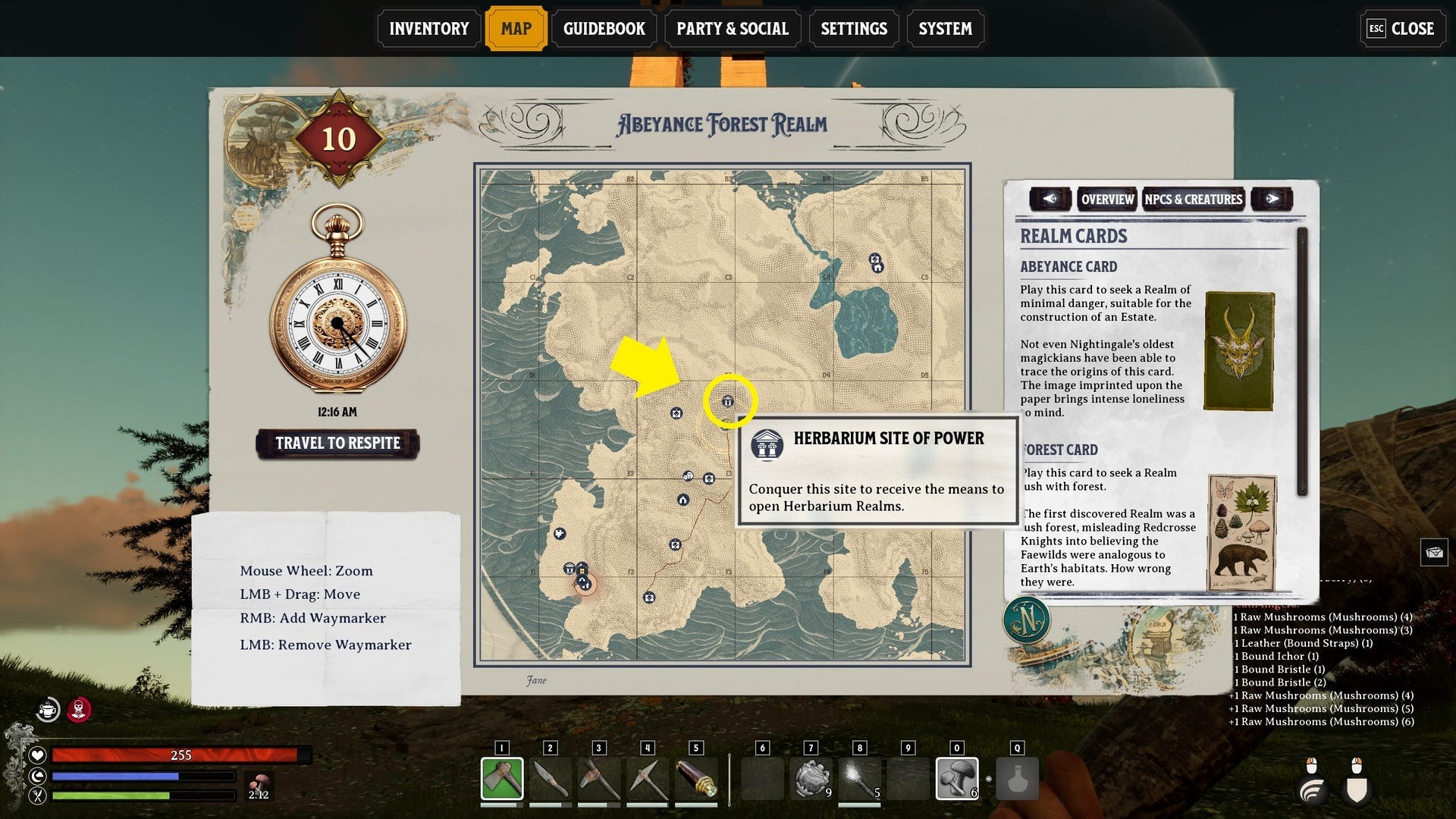Open the GUIDEBOOK tab

[x=604, y=28]
